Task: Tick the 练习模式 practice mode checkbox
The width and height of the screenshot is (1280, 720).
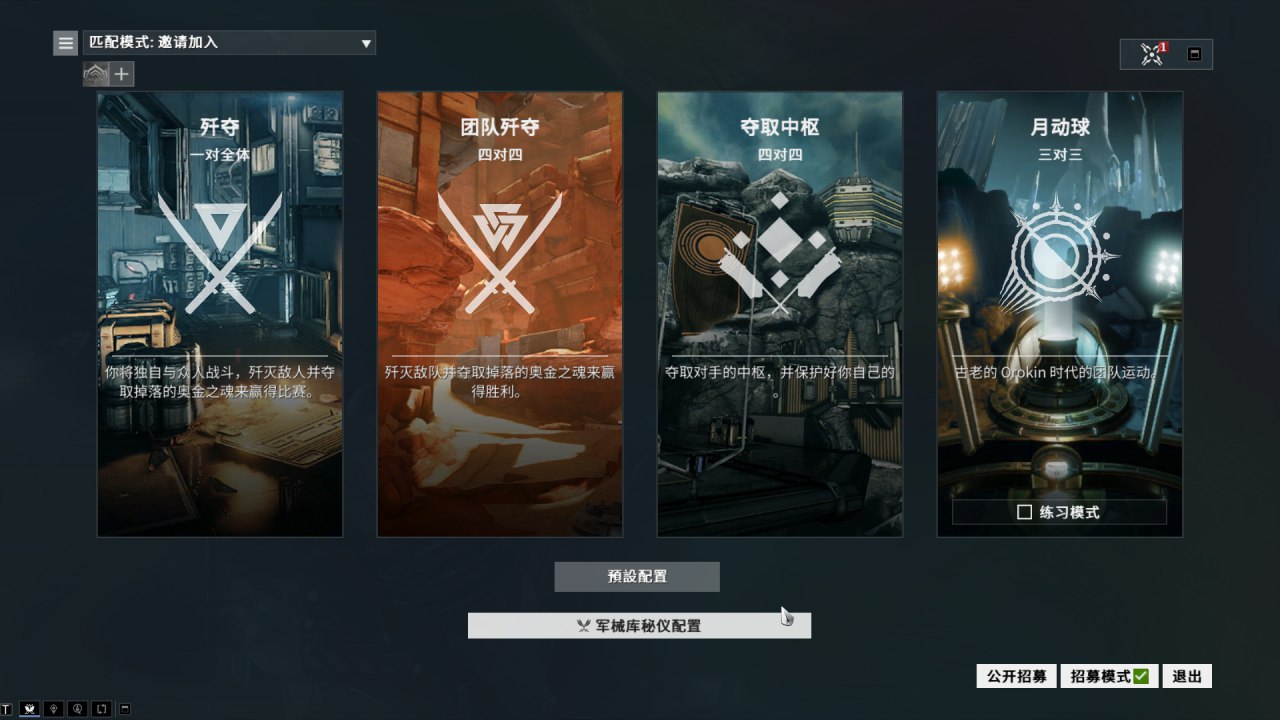Action: [x=1024, y=512]
